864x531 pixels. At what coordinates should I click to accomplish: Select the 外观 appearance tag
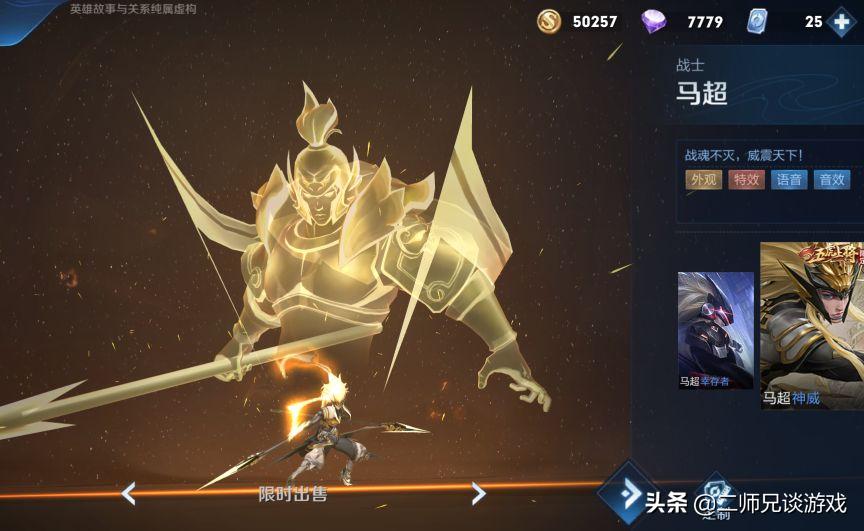click(703, 180)
